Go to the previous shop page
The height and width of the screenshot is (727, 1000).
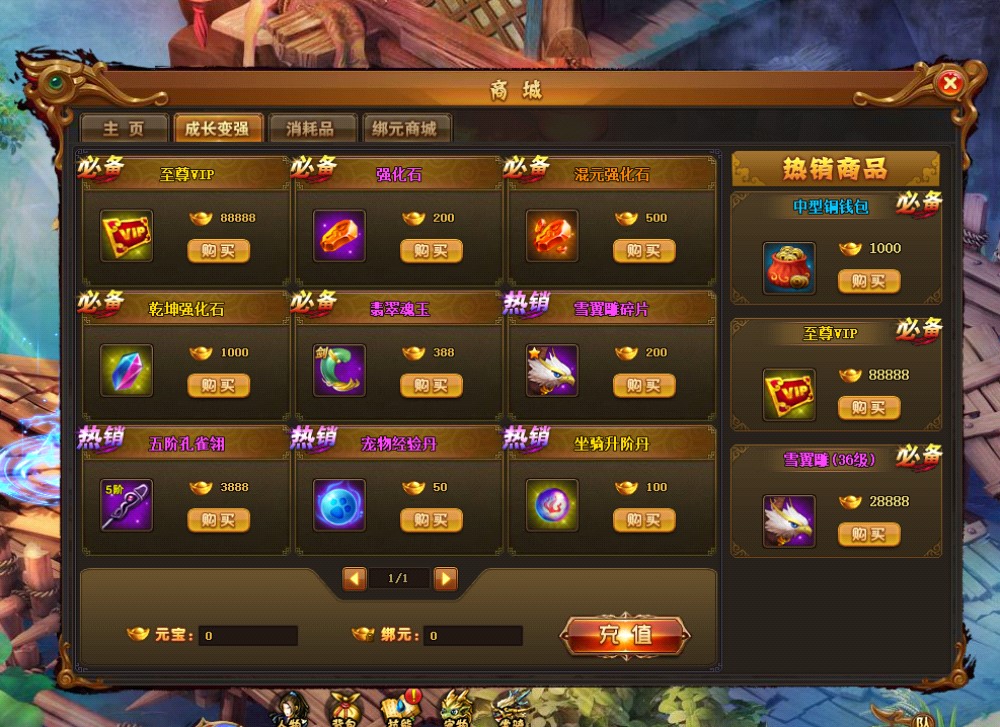click(354, 579)
